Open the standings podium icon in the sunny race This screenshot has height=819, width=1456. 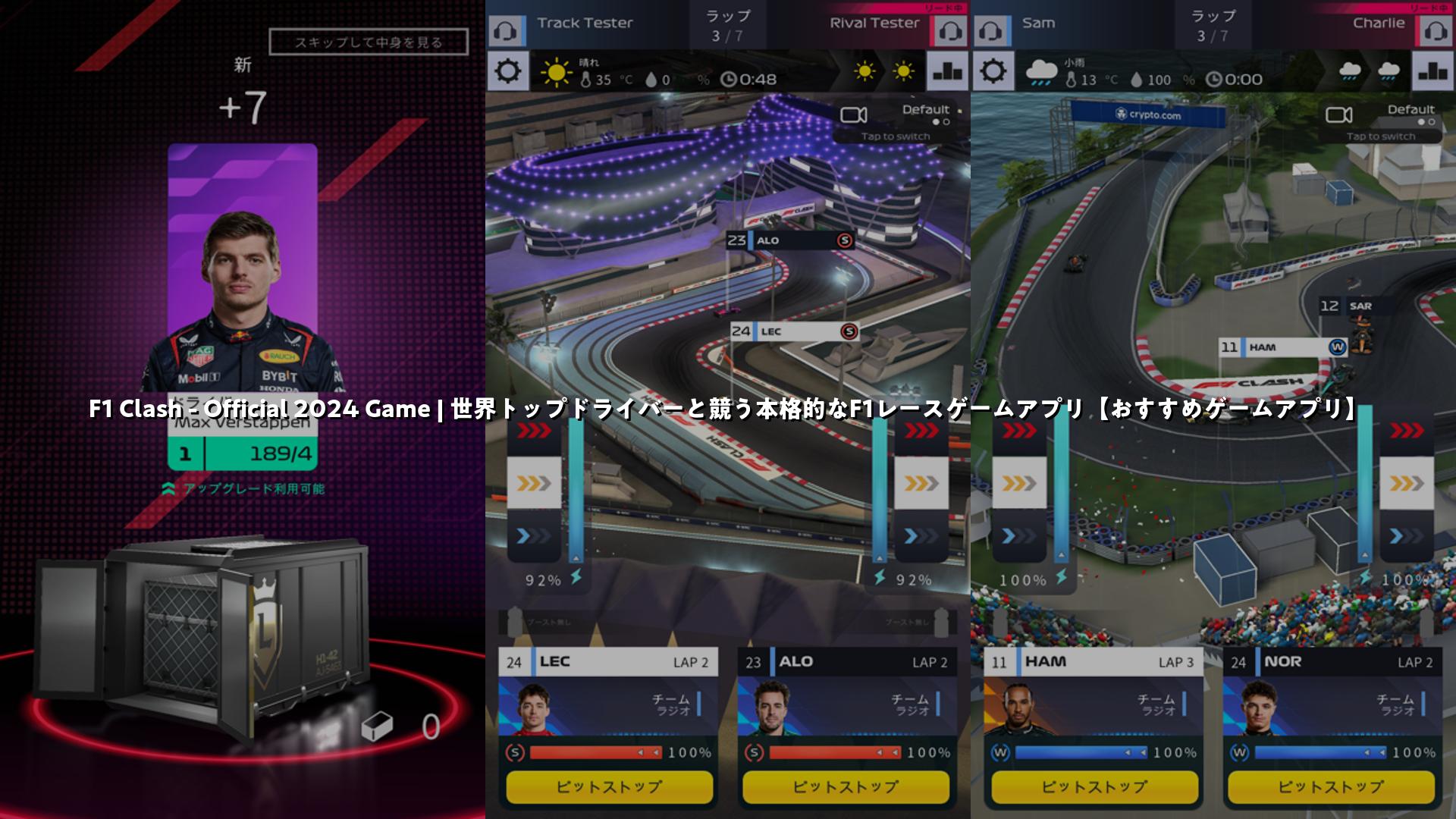tap(948, 72)
